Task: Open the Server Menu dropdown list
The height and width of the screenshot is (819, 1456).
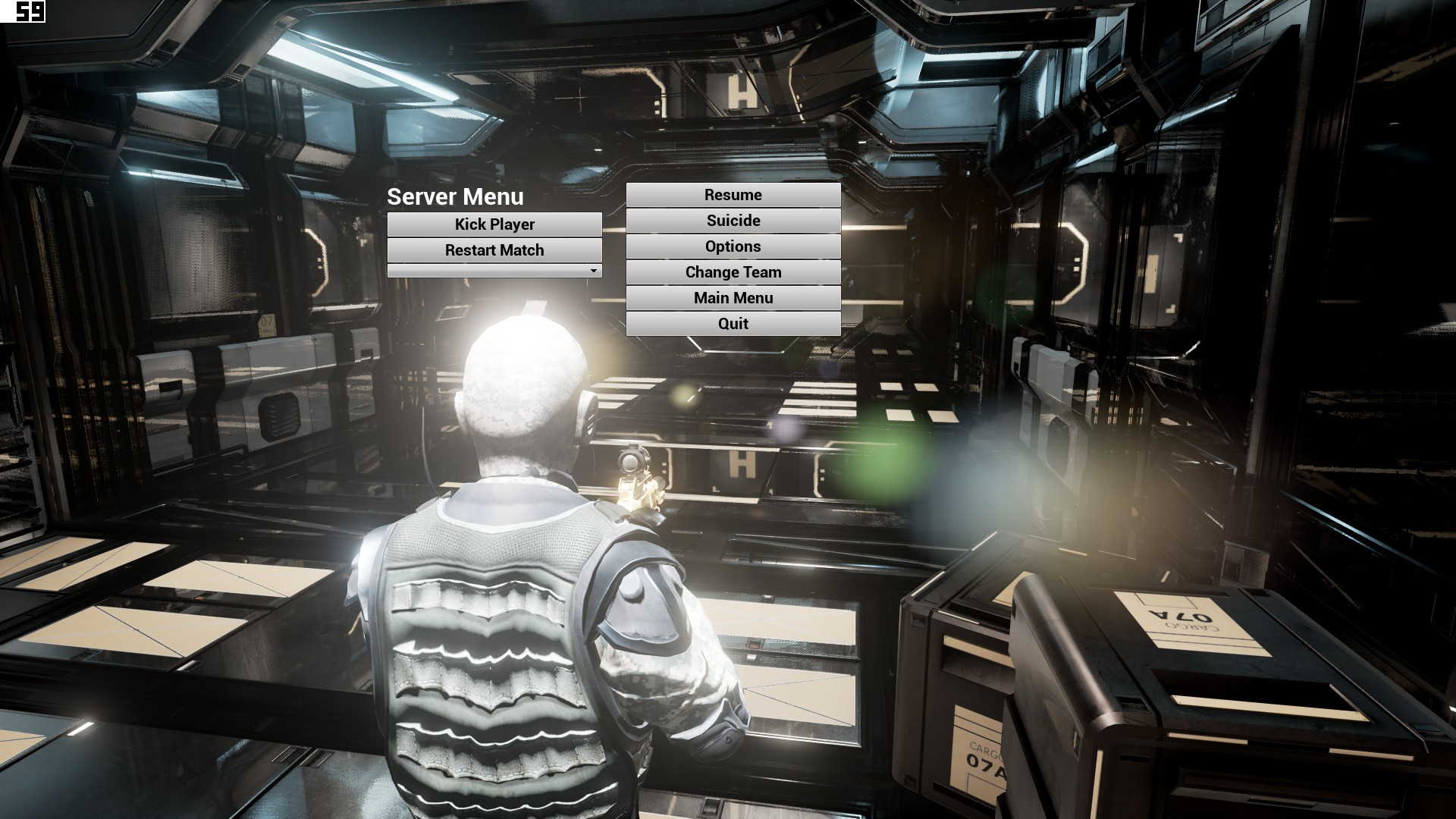Action: click(x=494, y=271)
